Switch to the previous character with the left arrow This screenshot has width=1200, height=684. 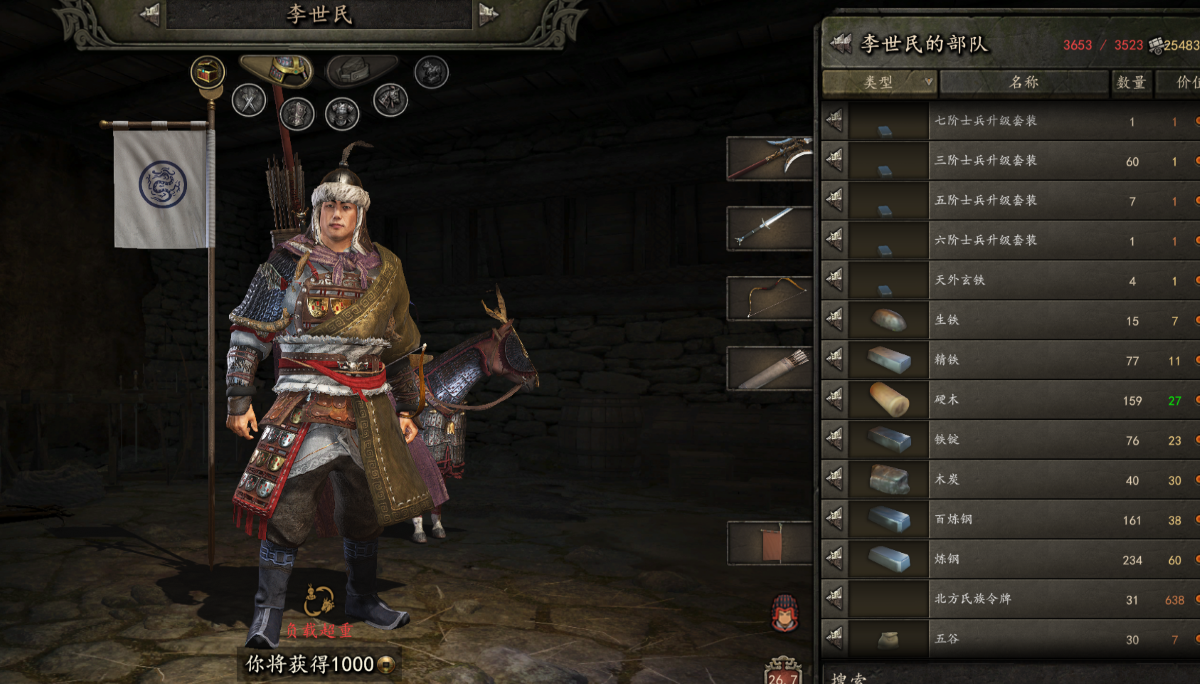click(x=150, y=14)
